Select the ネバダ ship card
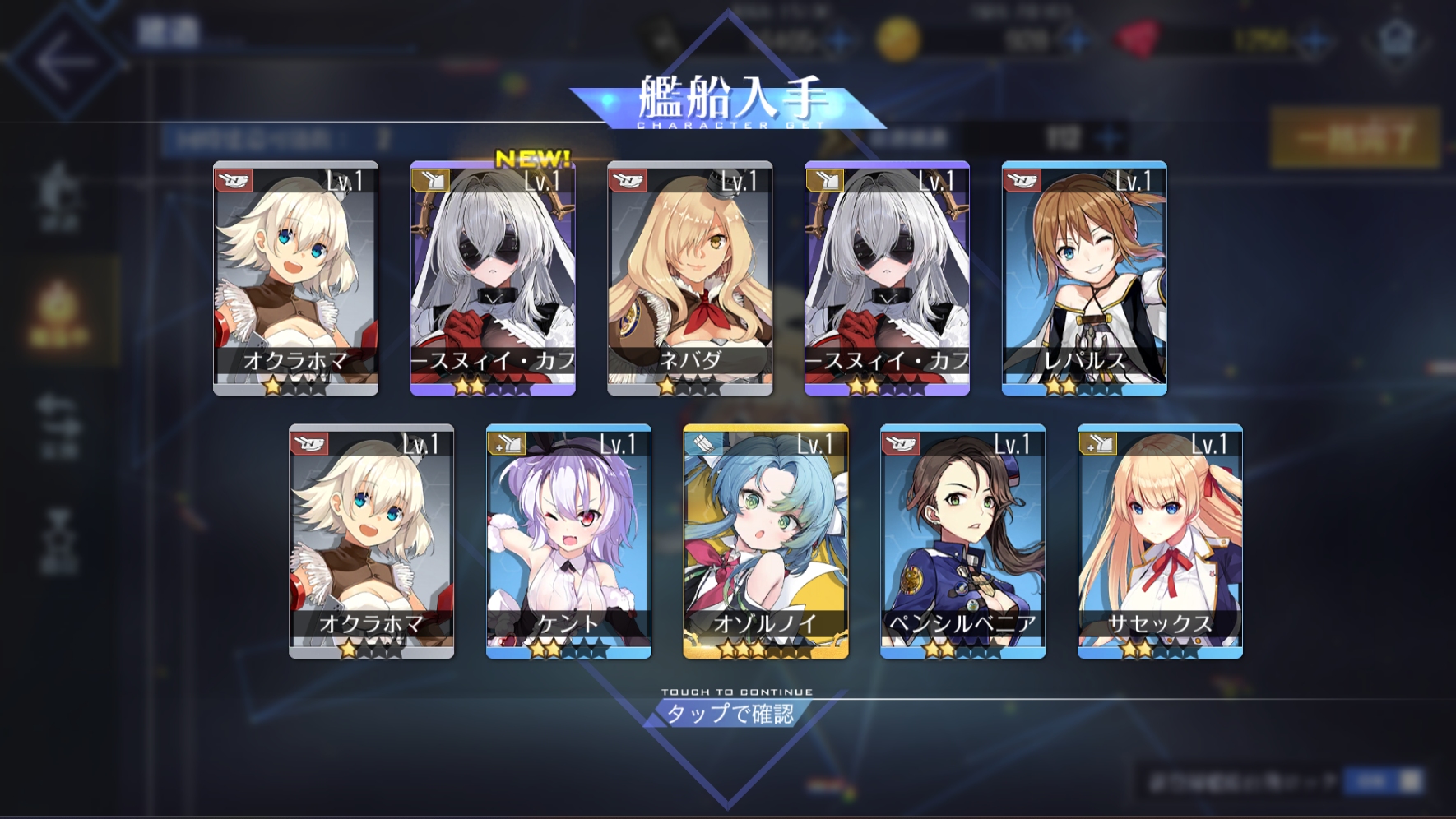 pyautogui.click(x=689, y=278)
